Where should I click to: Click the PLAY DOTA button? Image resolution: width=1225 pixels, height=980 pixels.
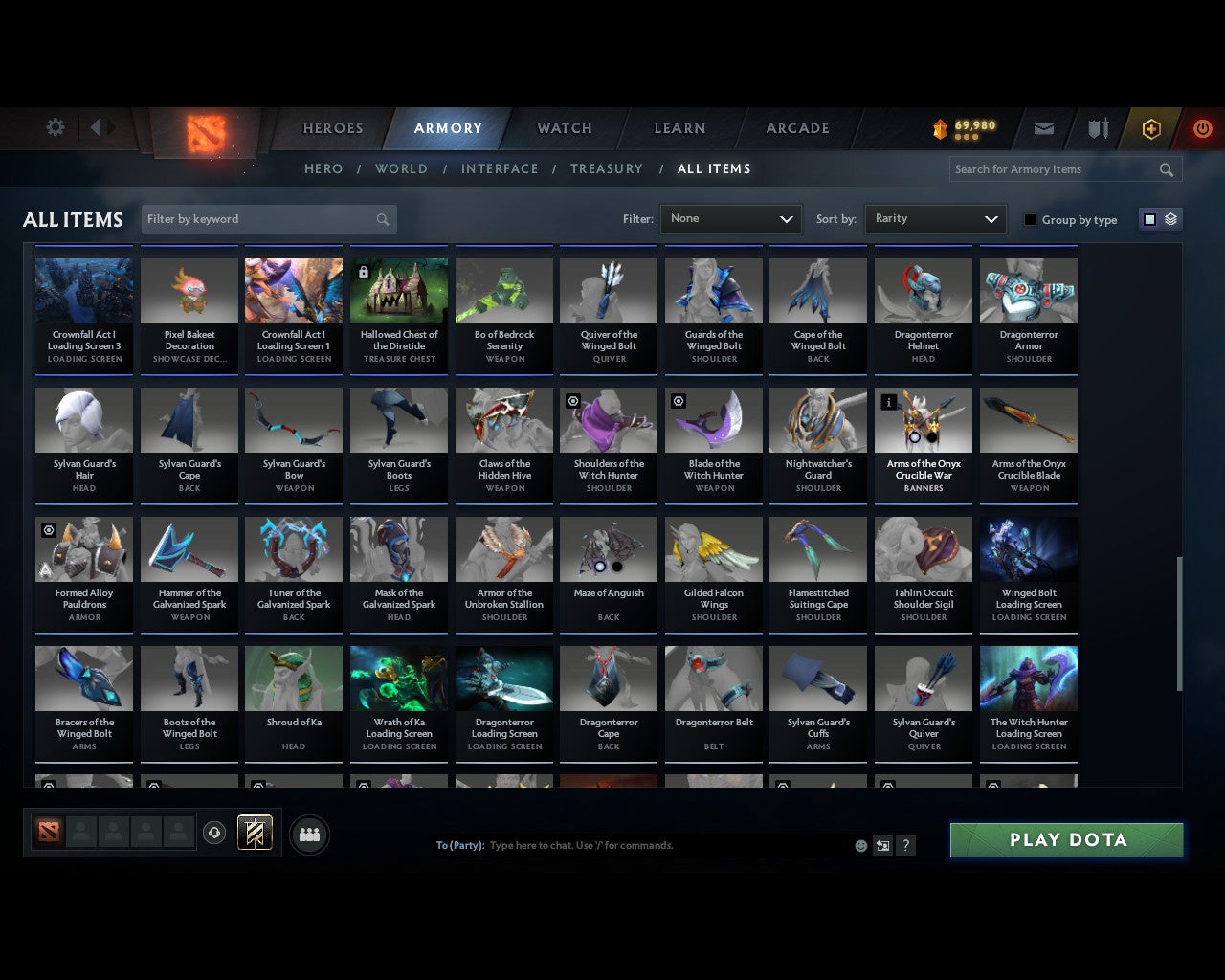coord(1065,839)
